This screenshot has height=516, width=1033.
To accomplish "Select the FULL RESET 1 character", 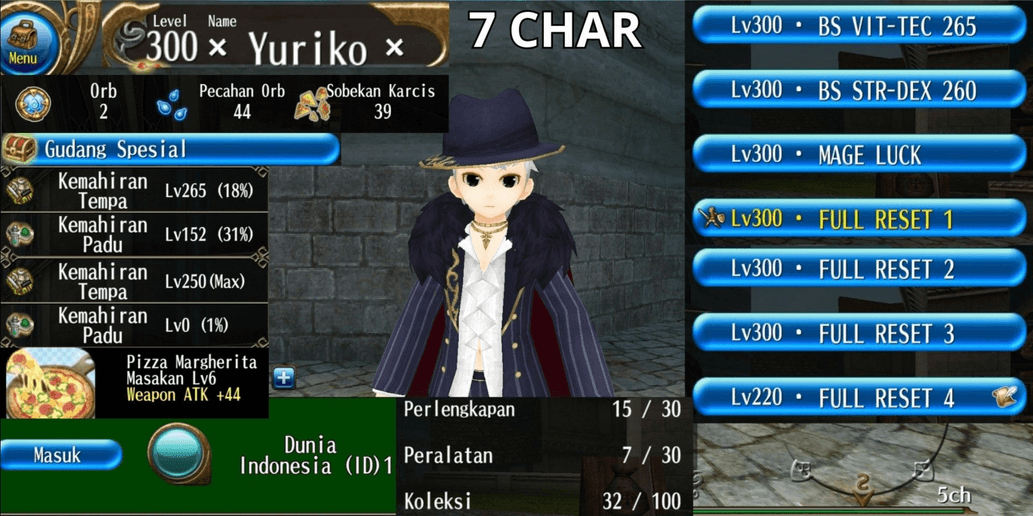I will (x=858, y=219).
